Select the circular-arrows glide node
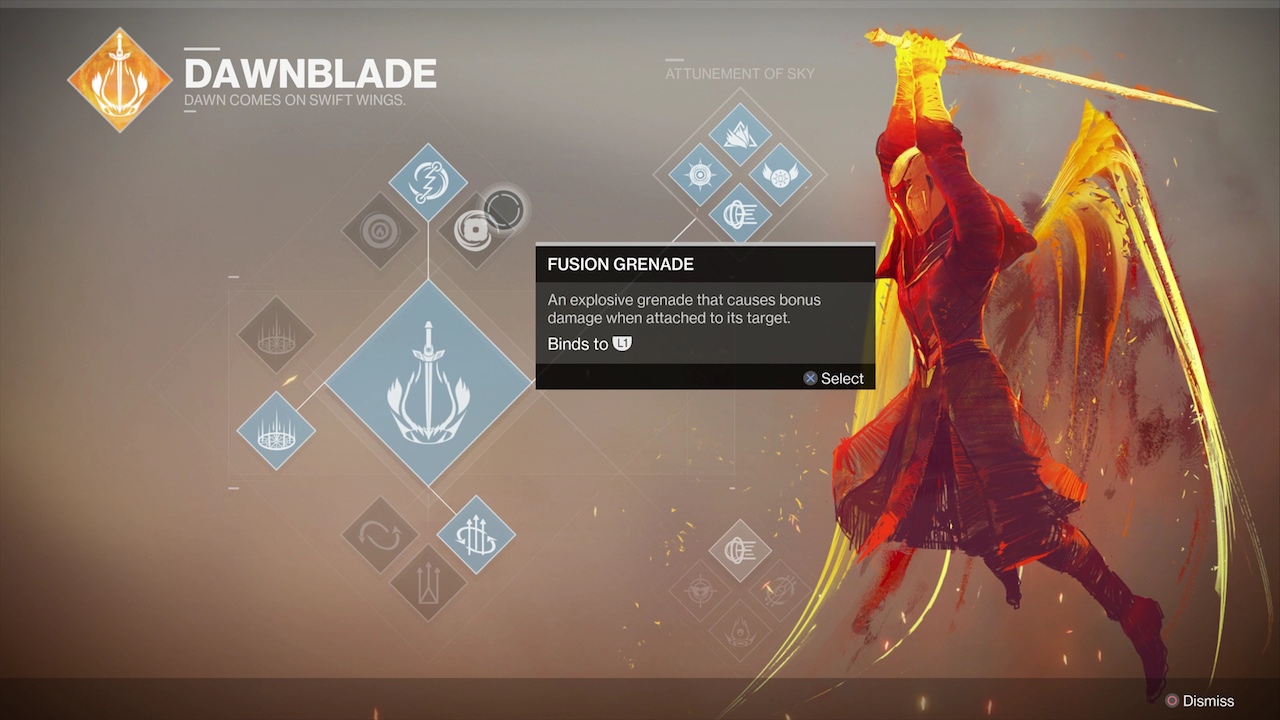Image resolution: width=1280 pixels, height=720 pixels. tap(380, 535)
